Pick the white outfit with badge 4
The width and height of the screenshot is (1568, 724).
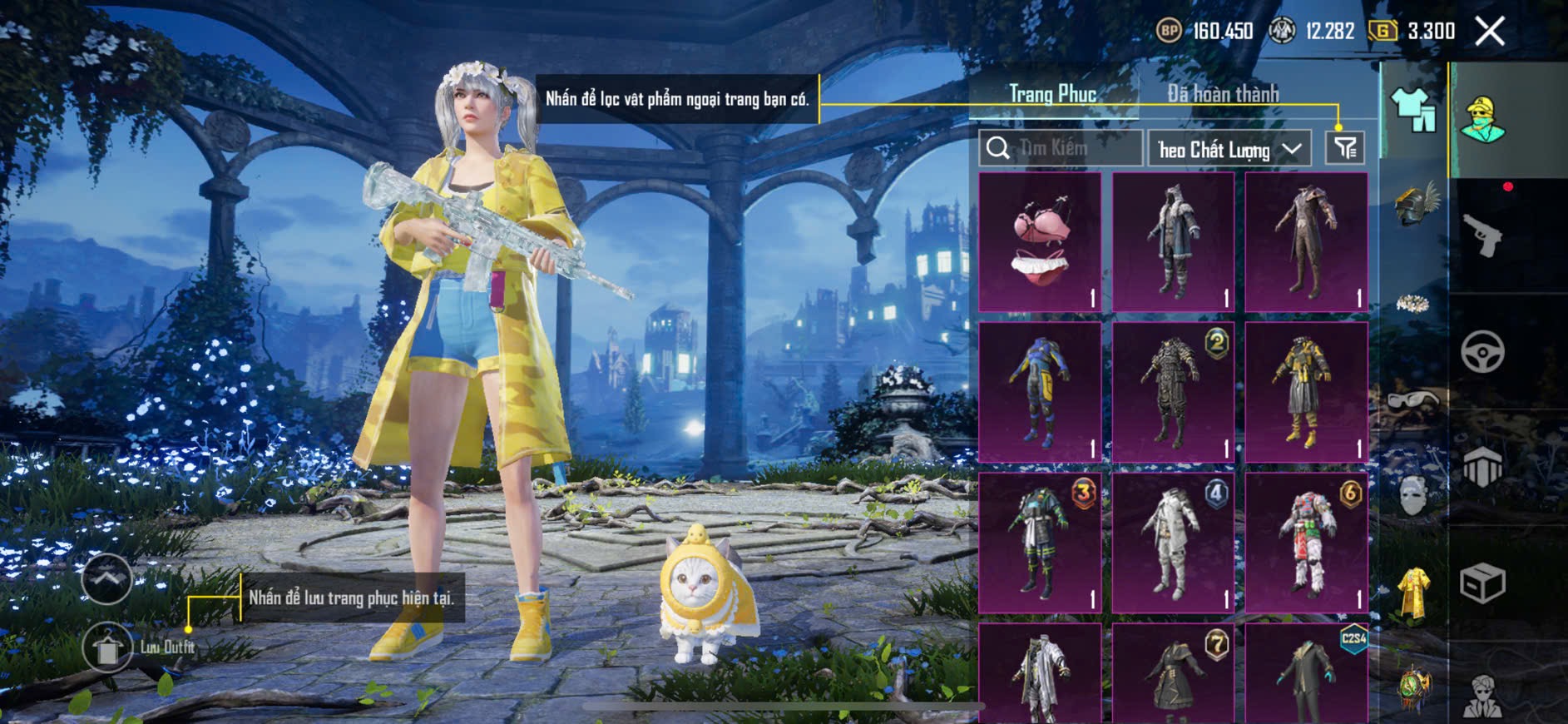click(1173, 543)
